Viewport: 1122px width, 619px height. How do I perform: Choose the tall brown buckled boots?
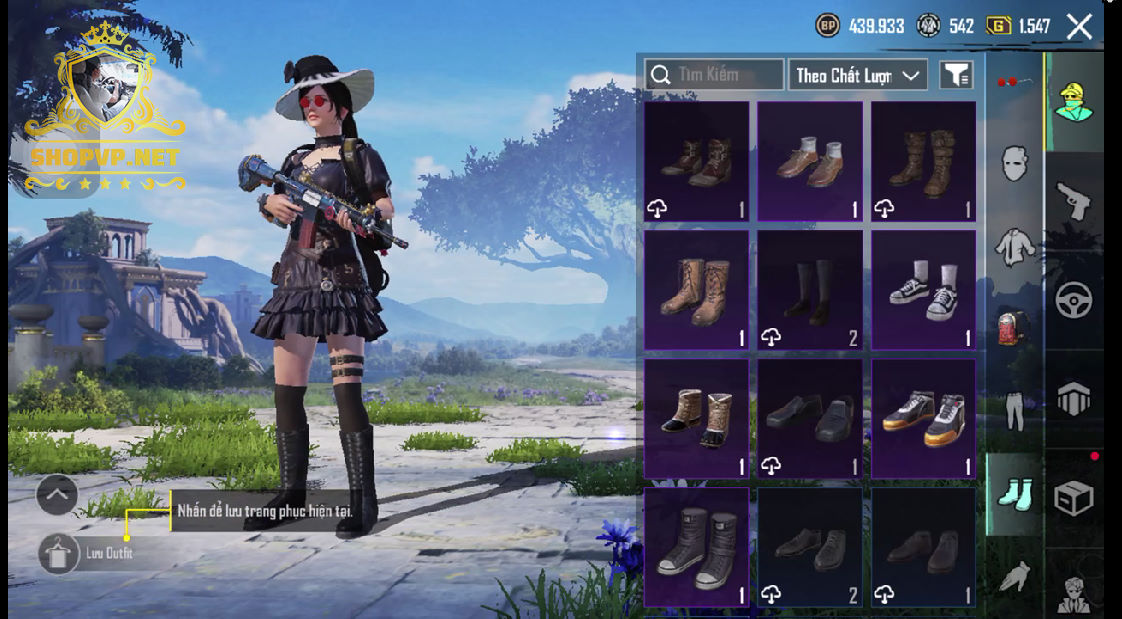pos(923,161)
